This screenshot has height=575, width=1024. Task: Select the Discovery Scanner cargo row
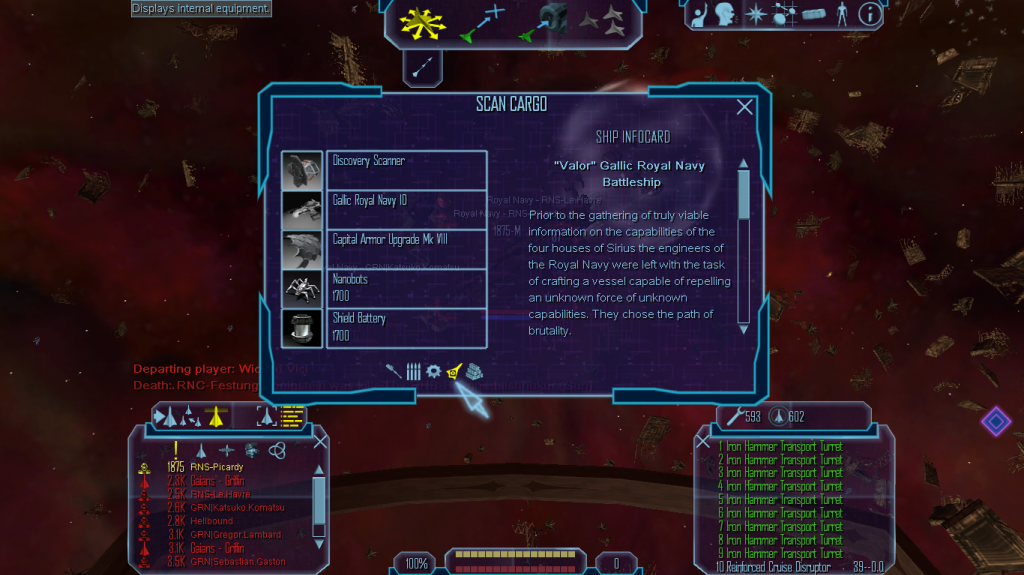pyautogui.click(x=406, y=170)
